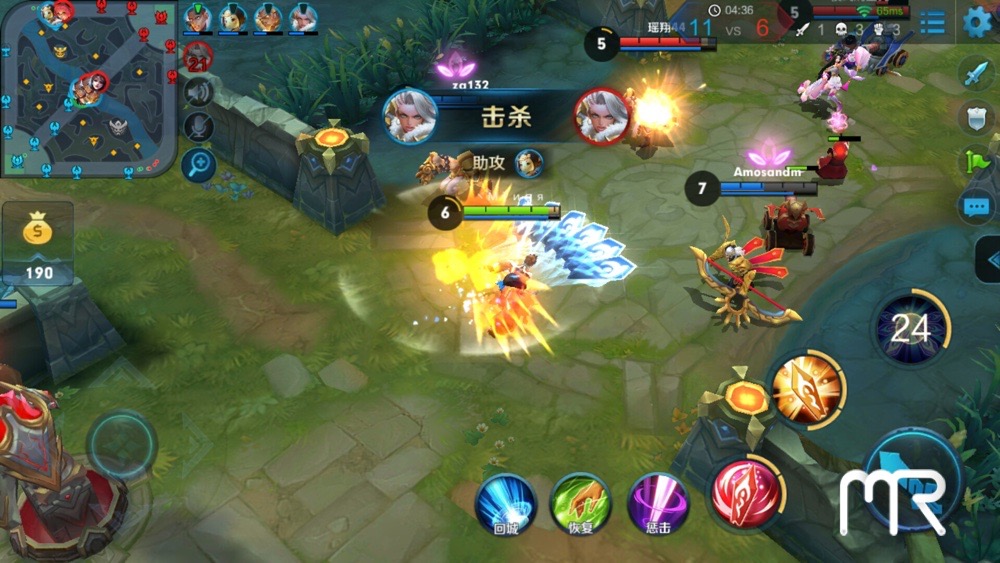Click the minimap
The image size is (1000, 563).
tap(88, 88)
